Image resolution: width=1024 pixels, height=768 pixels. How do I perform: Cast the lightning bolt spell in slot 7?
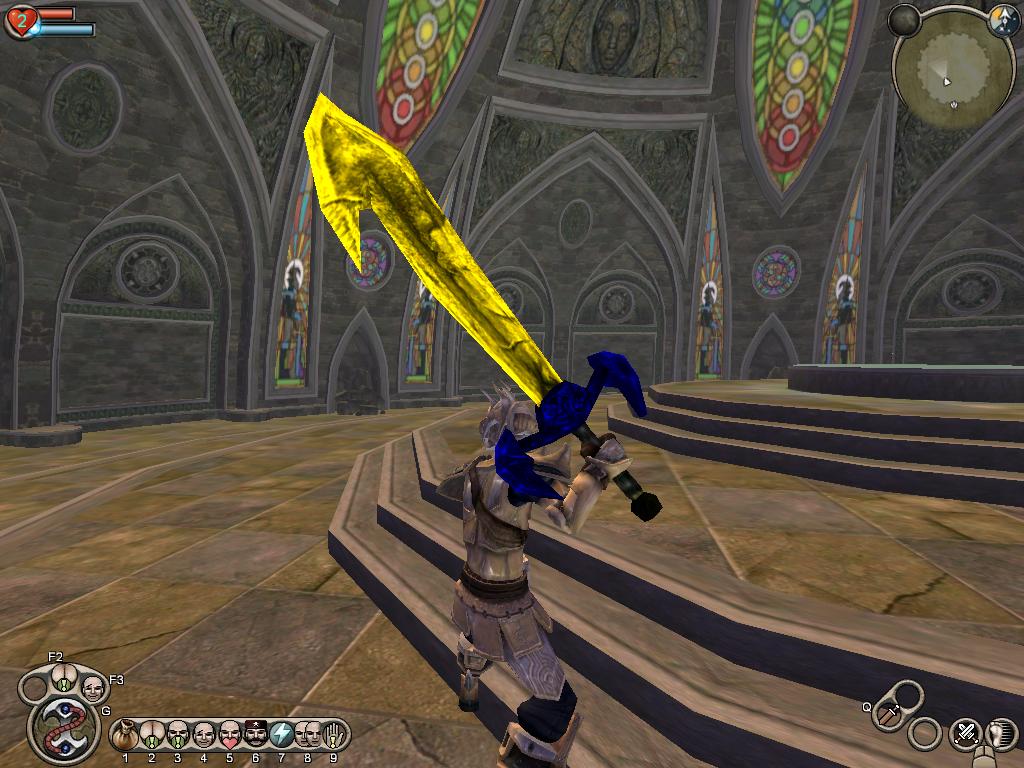(x=281, y=735)
